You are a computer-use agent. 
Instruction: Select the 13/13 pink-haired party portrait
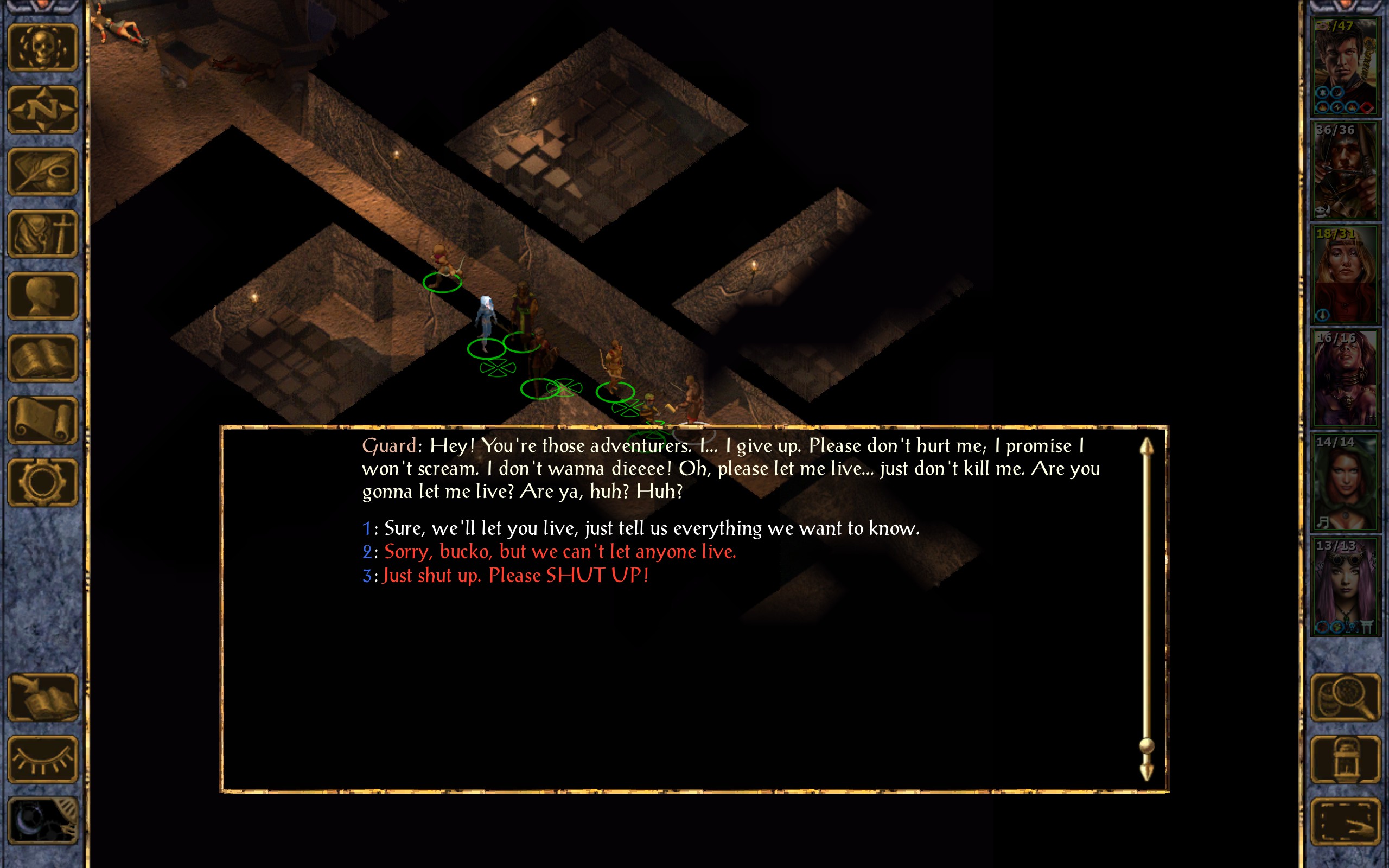coord(1345,586)
